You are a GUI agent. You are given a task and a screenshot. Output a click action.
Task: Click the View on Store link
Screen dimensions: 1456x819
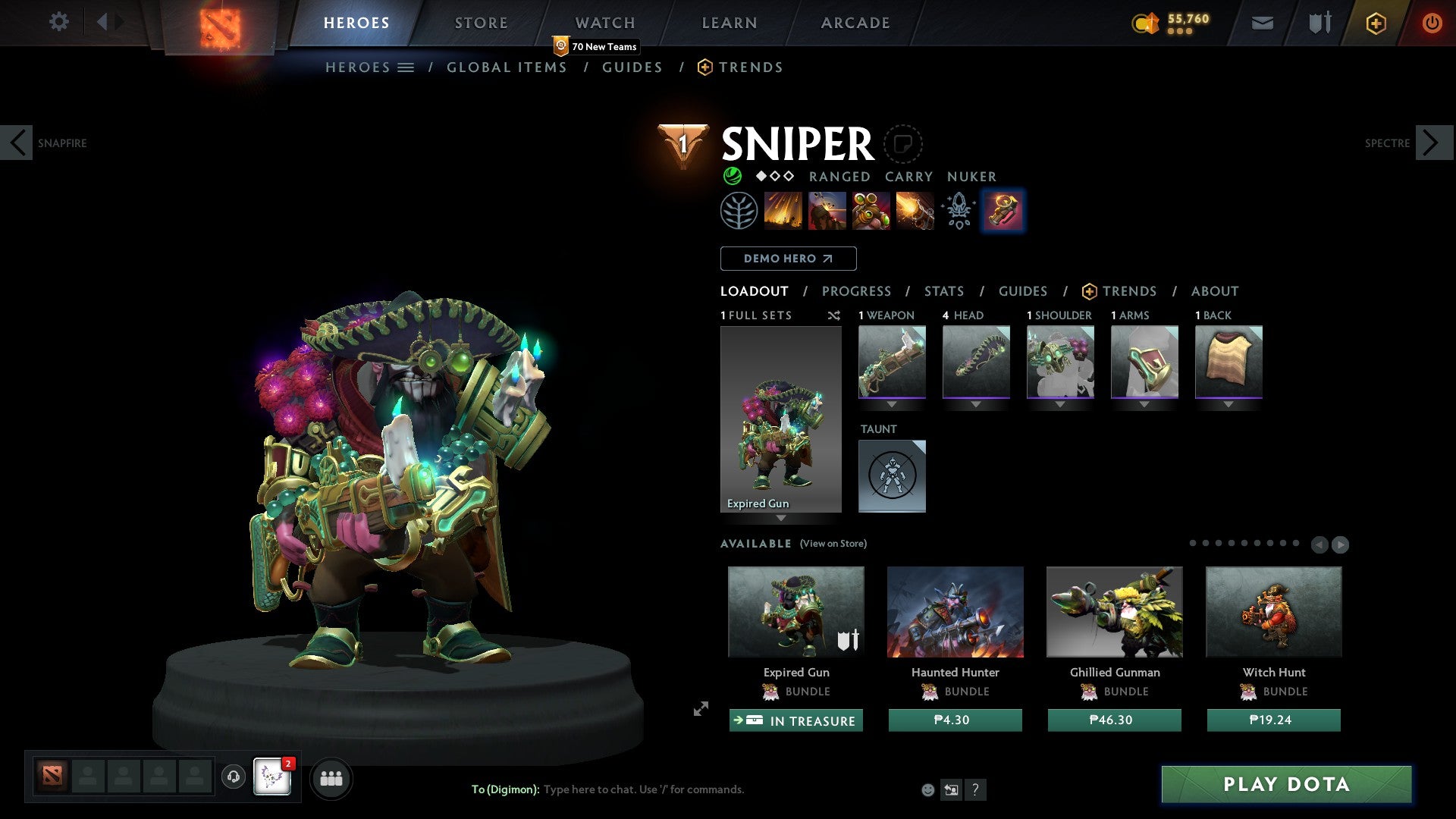(832, 544)
